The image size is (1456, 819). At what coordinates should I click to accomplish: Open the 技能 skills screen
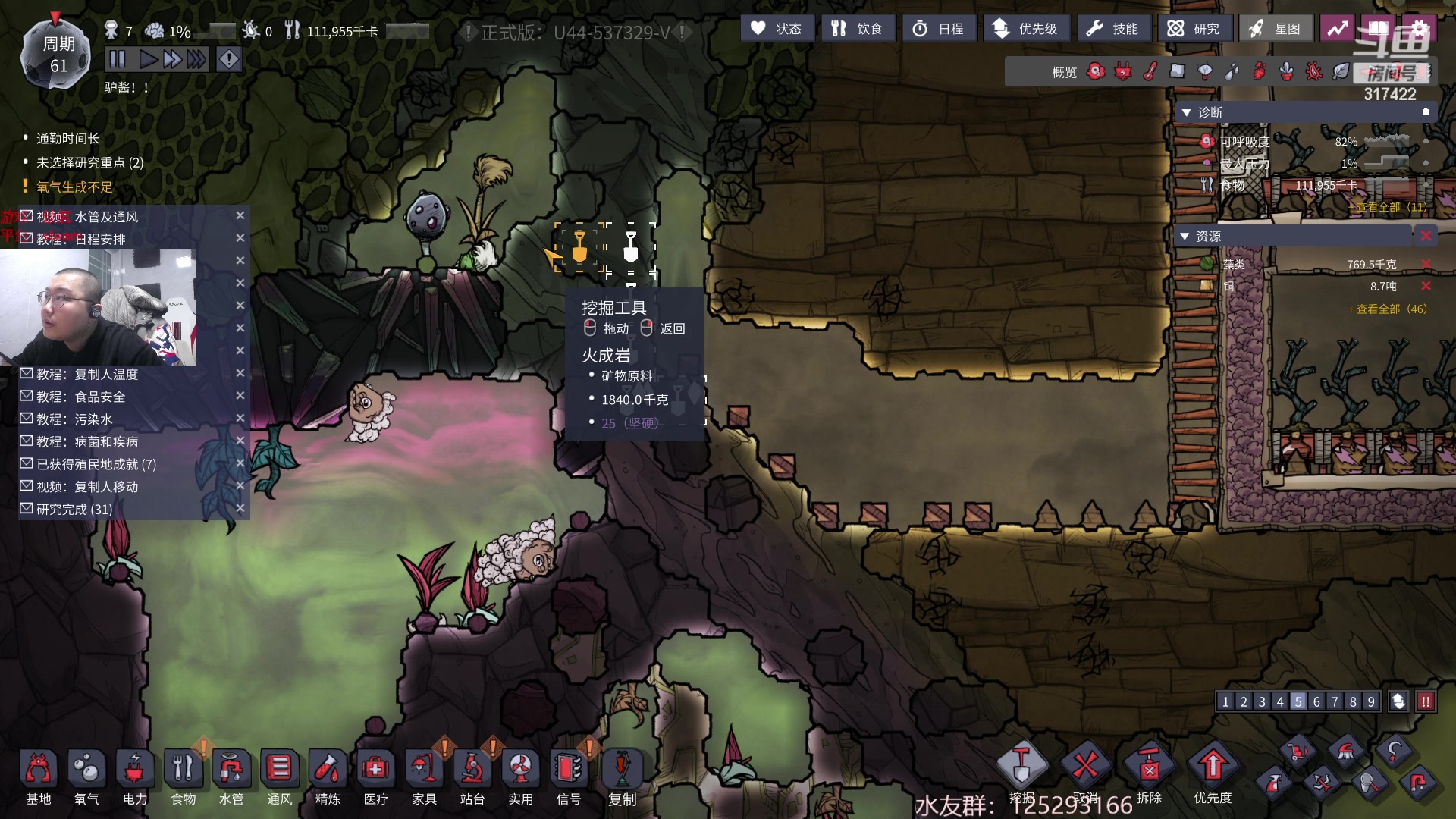point(1112,29)
